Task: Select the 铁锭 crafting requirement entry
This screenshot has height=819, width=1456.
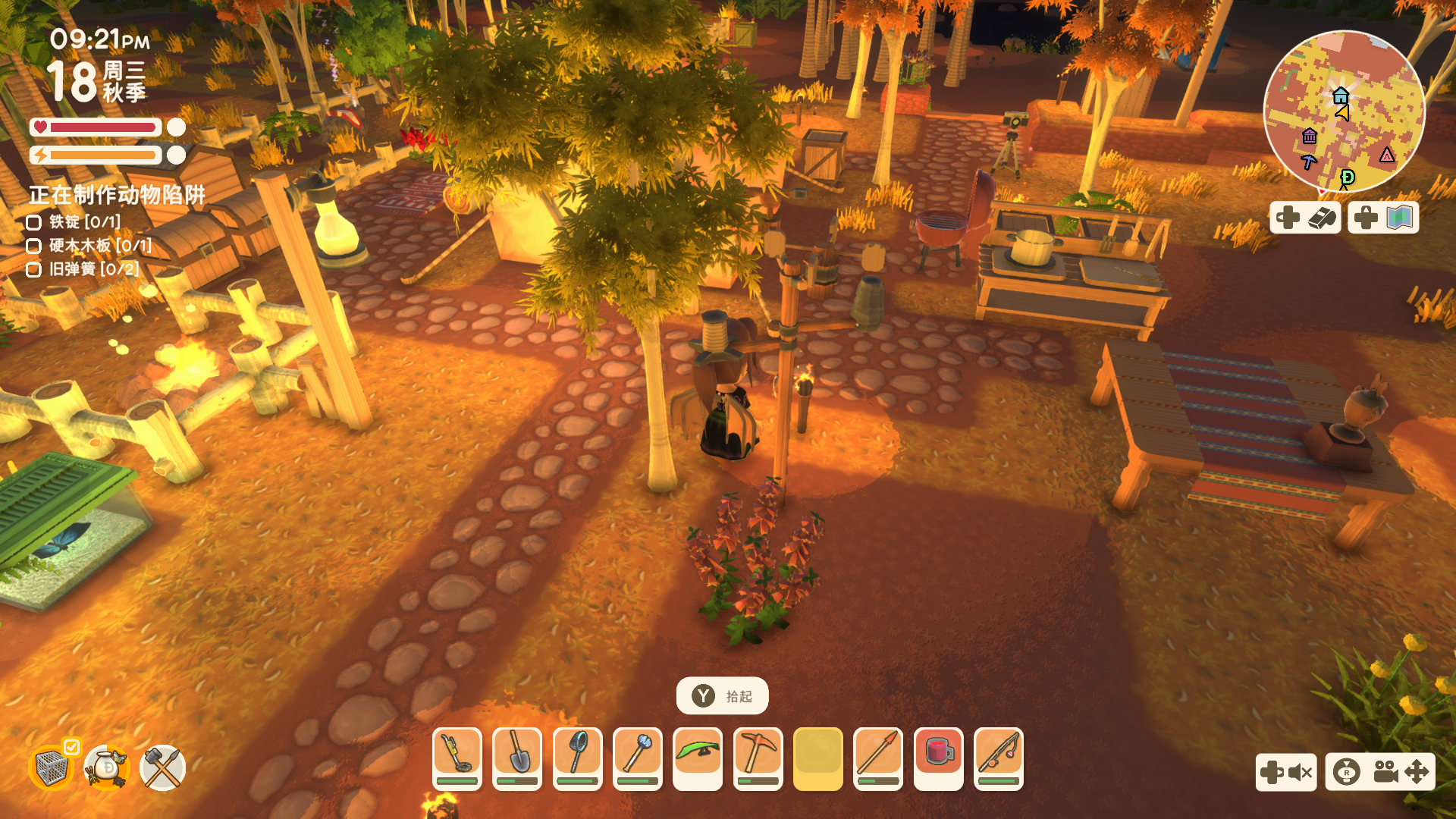Action: coord(84,222)
